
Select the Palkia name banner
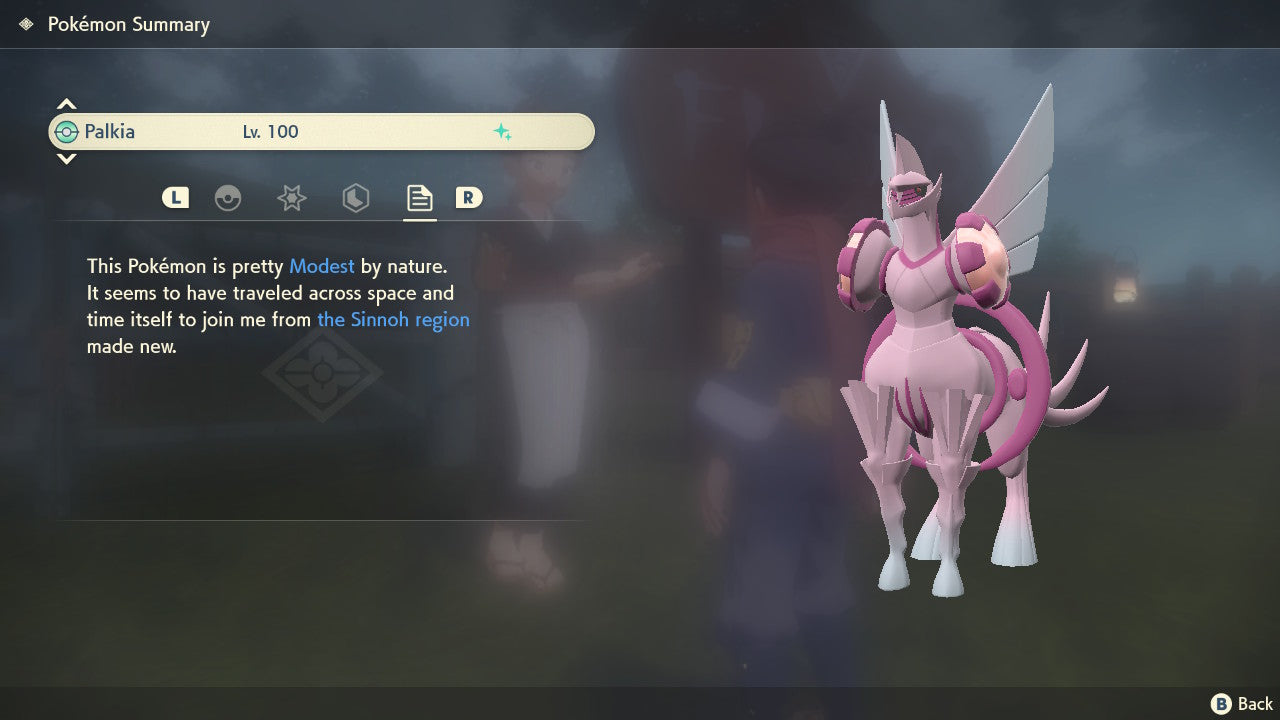(320, 131)
